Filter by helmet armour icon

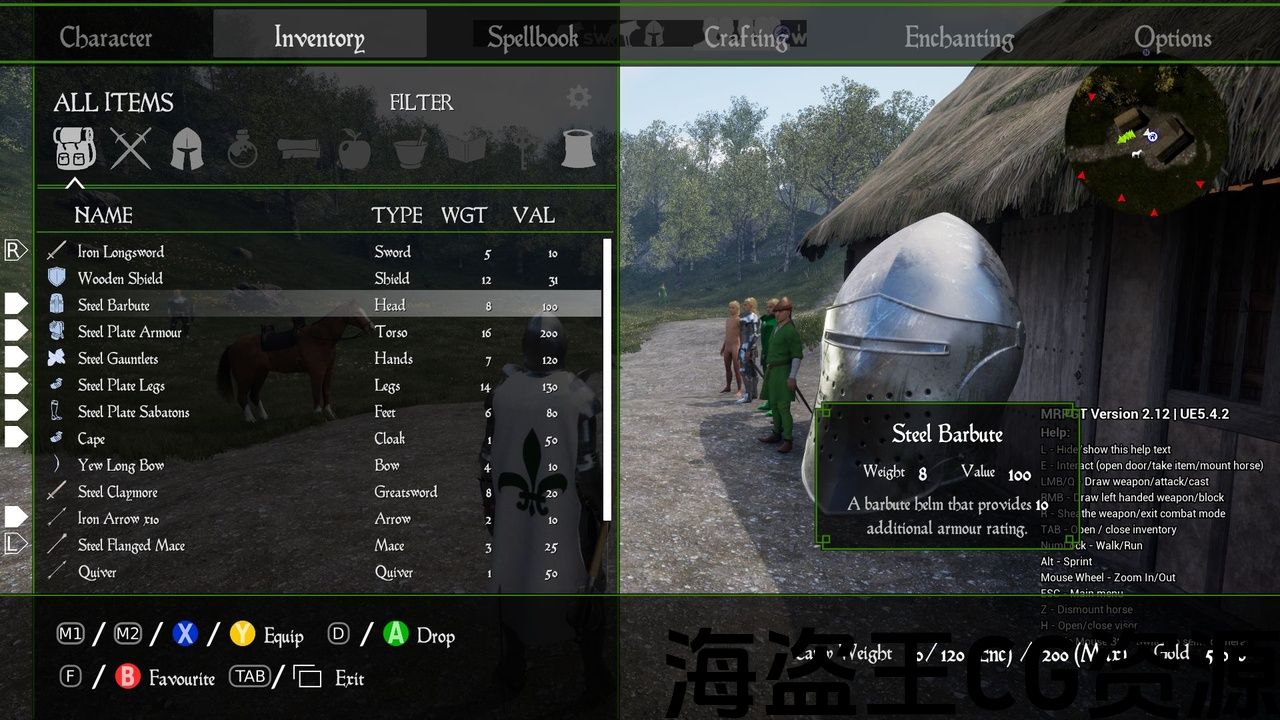coord(187,149)
